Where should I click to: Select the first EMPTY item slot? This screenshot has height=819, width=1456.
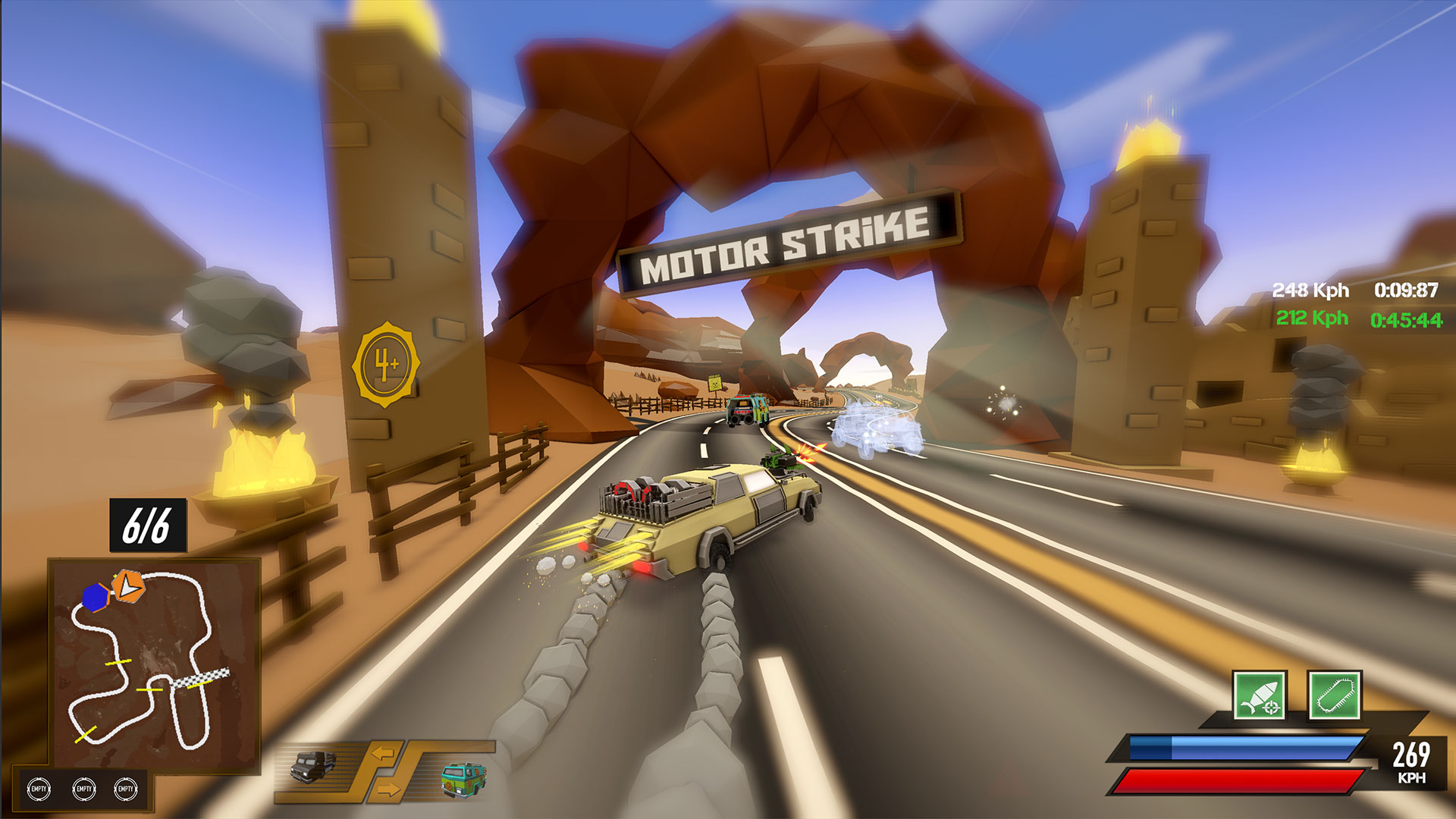coord(37,787)
